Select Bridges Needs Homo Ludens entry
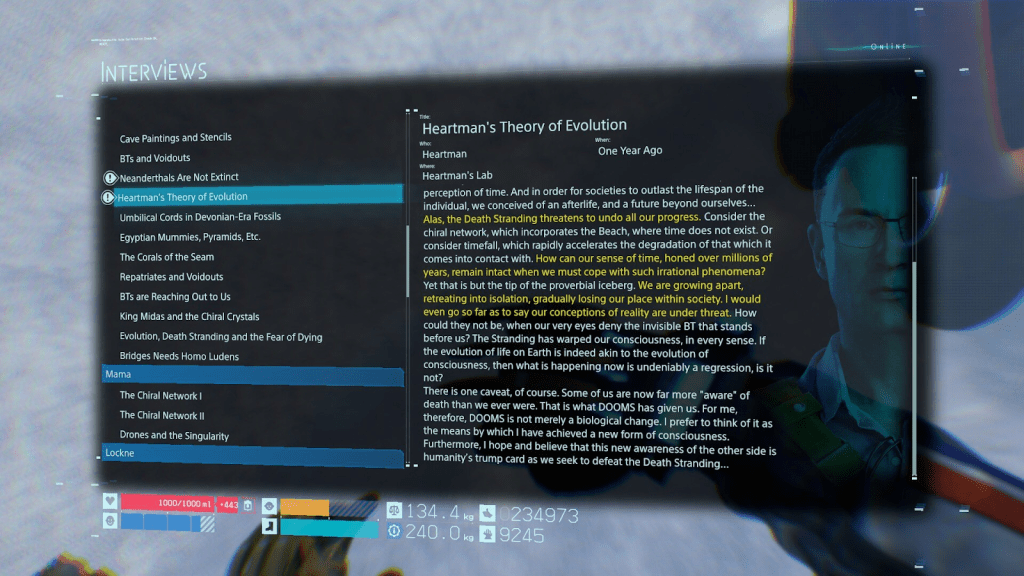 coord(179,356)
